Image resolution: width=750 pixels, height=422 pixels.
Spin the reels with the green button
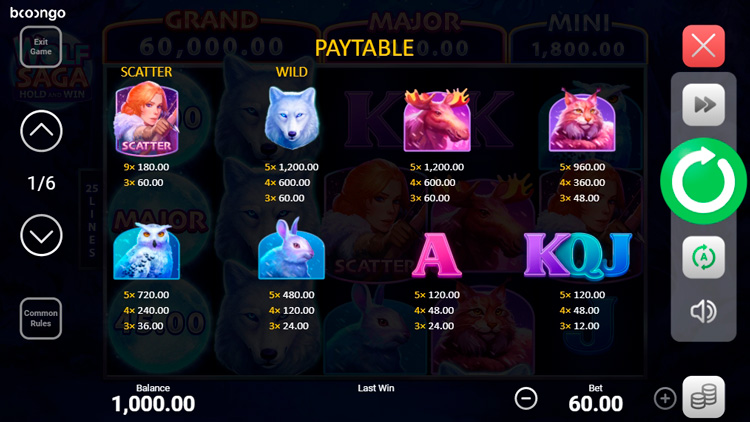click(x=703, y=181)
